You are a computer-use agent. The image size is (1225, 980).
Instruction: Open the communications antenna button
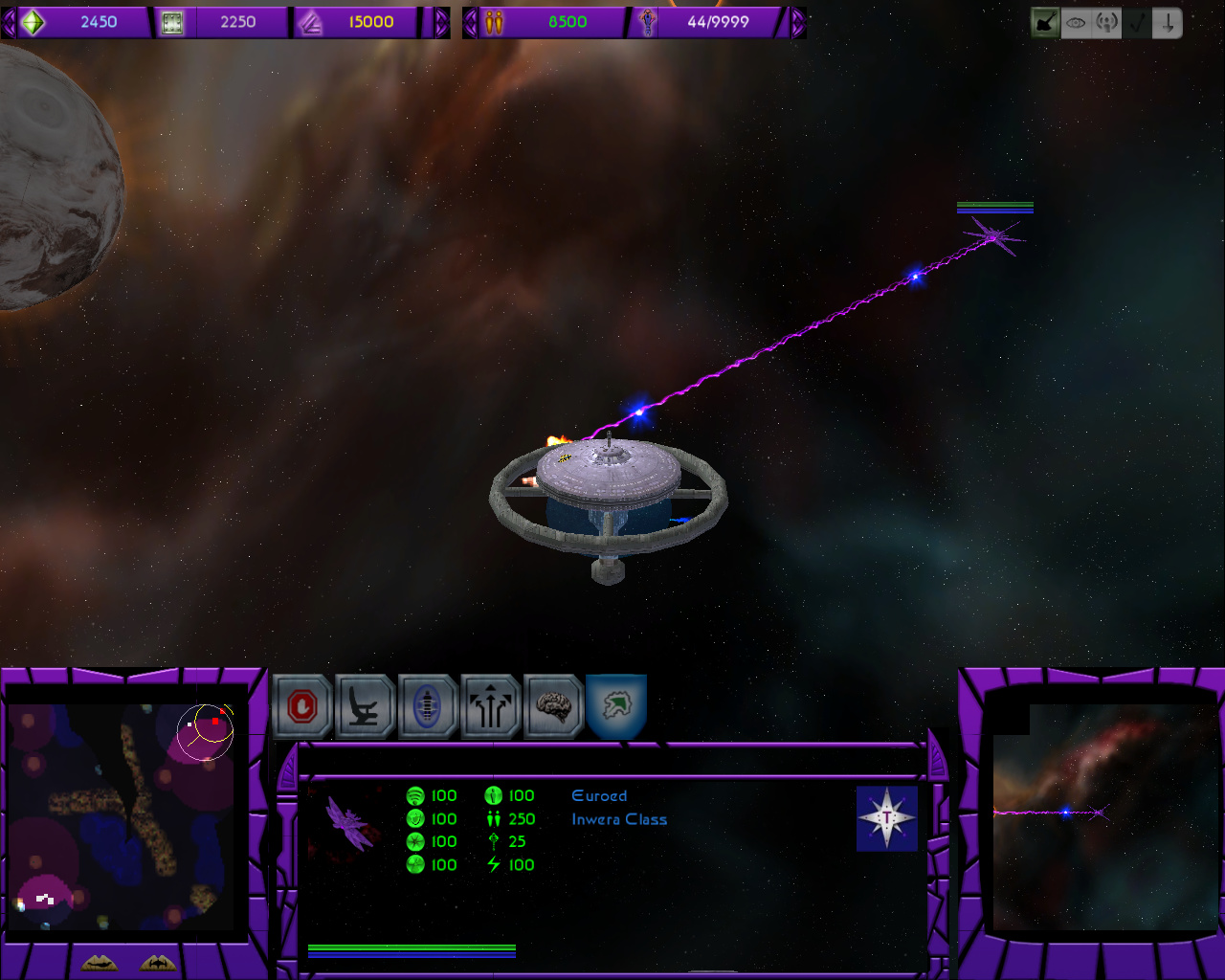pos(1106,23)
